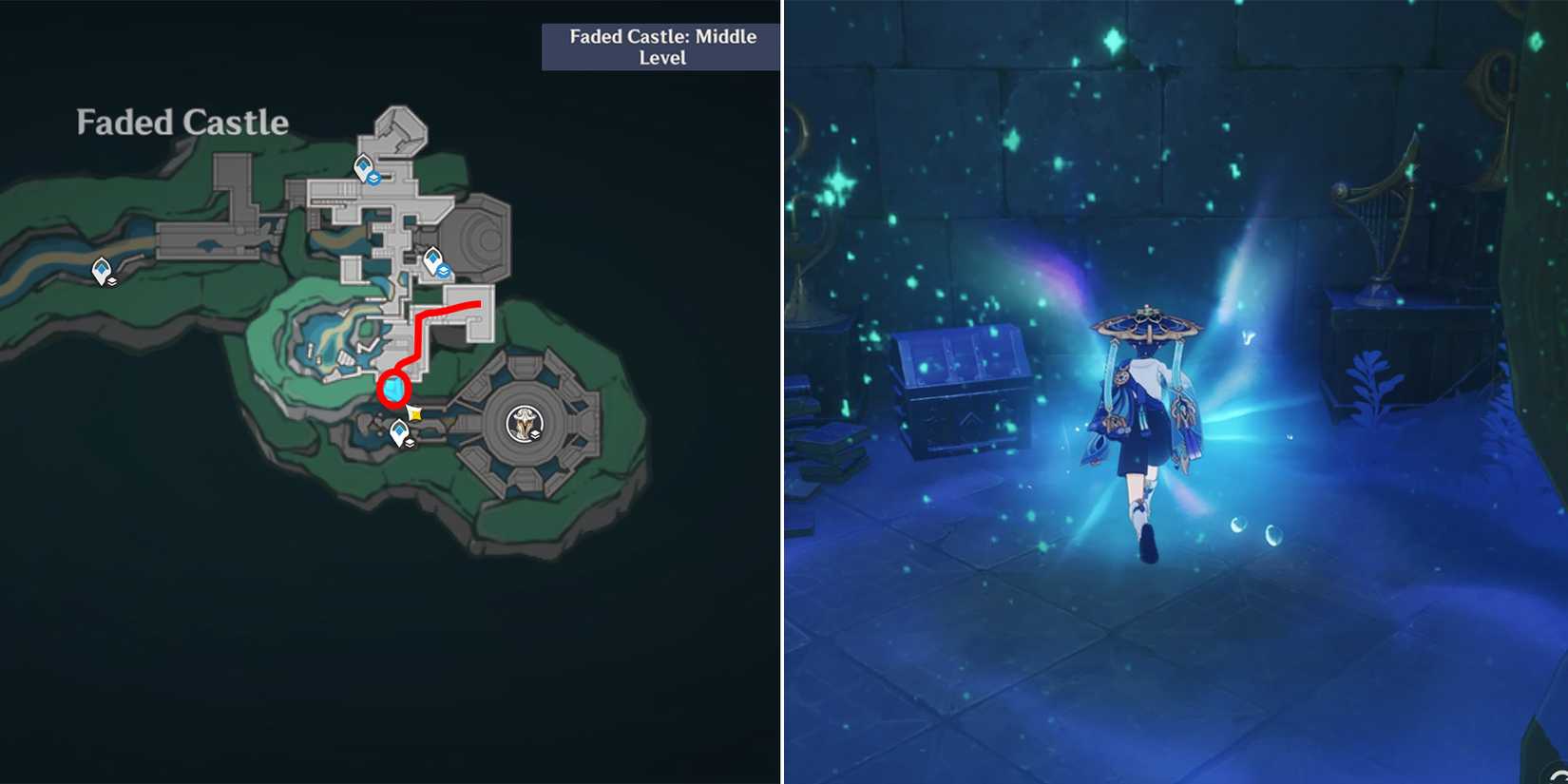Image resolution: width=1568 pixels, height=784 pixels.
Task: Select the teleport waypoint near the castle center
Action: pyautogui.click(x=432, y=258)
